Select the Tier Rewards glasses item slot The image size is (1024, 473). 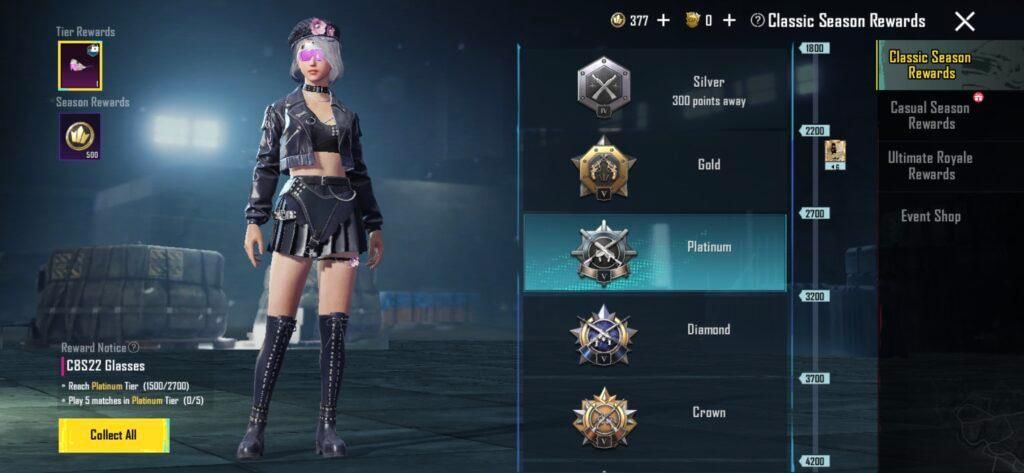[x=80, y=66]
